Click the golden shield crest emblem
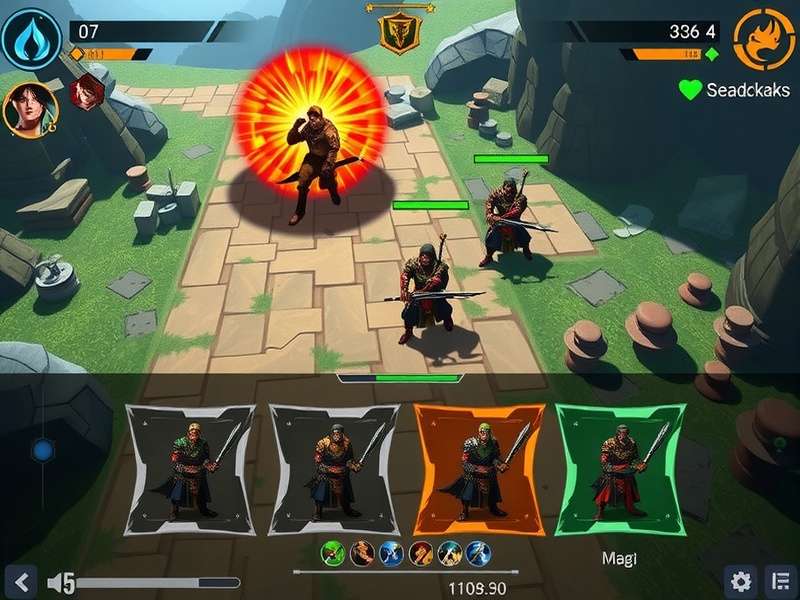Image resolution: width=800 pixels, height=600 pixels. tap(399, 31)
